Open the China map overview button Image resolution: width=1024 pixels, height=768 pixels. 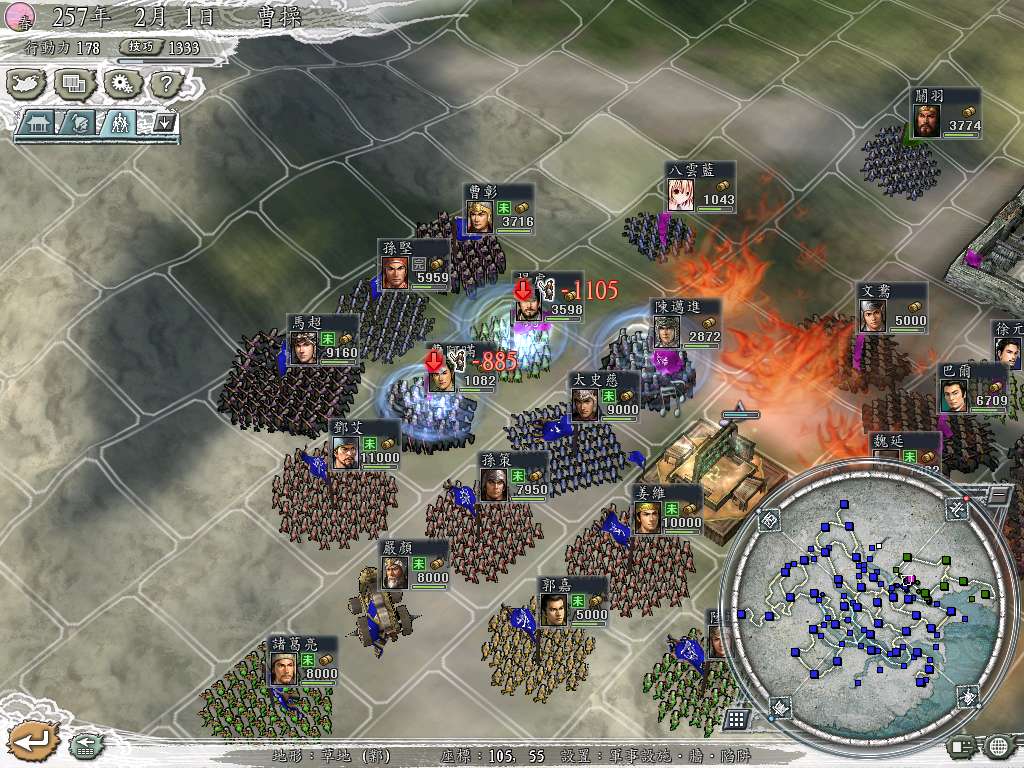click(27, 84)
